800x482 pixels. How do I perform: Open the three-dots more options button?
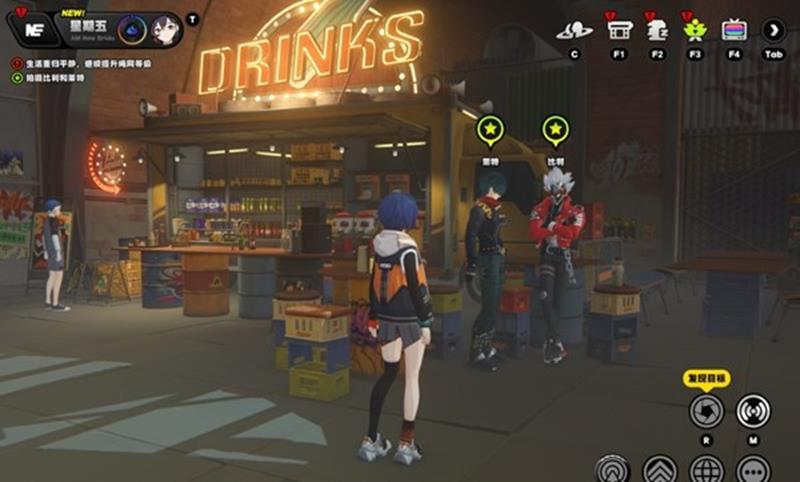pos(754,468)
